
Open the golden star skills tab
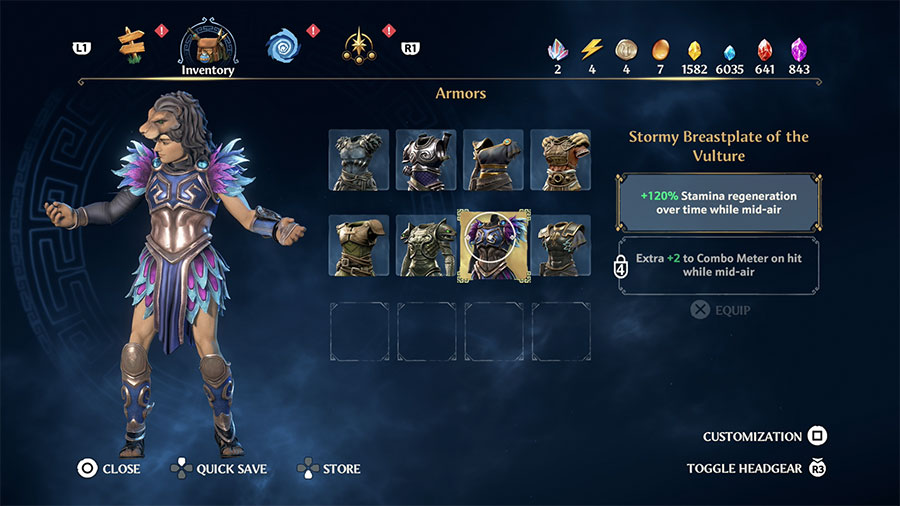[x=357, y=44]
